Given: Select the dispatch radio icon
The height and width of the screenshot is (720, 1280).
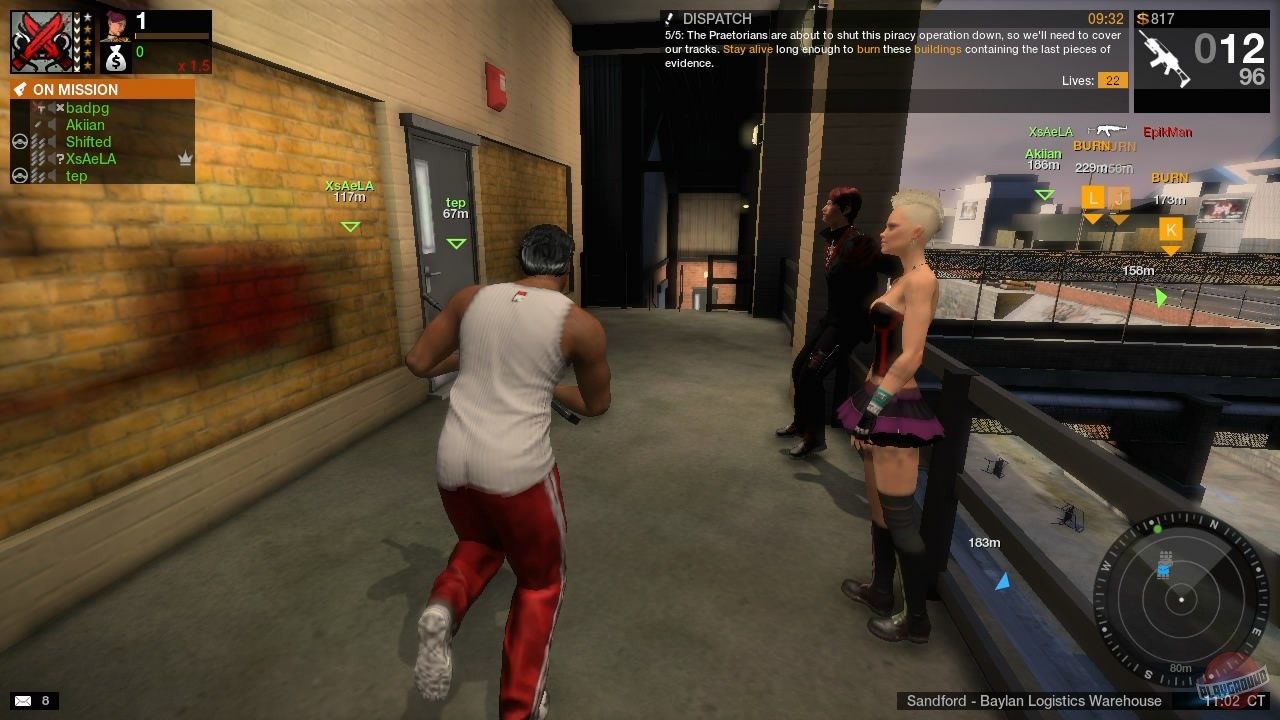Looking at the screenshot, I should [669, 18].
